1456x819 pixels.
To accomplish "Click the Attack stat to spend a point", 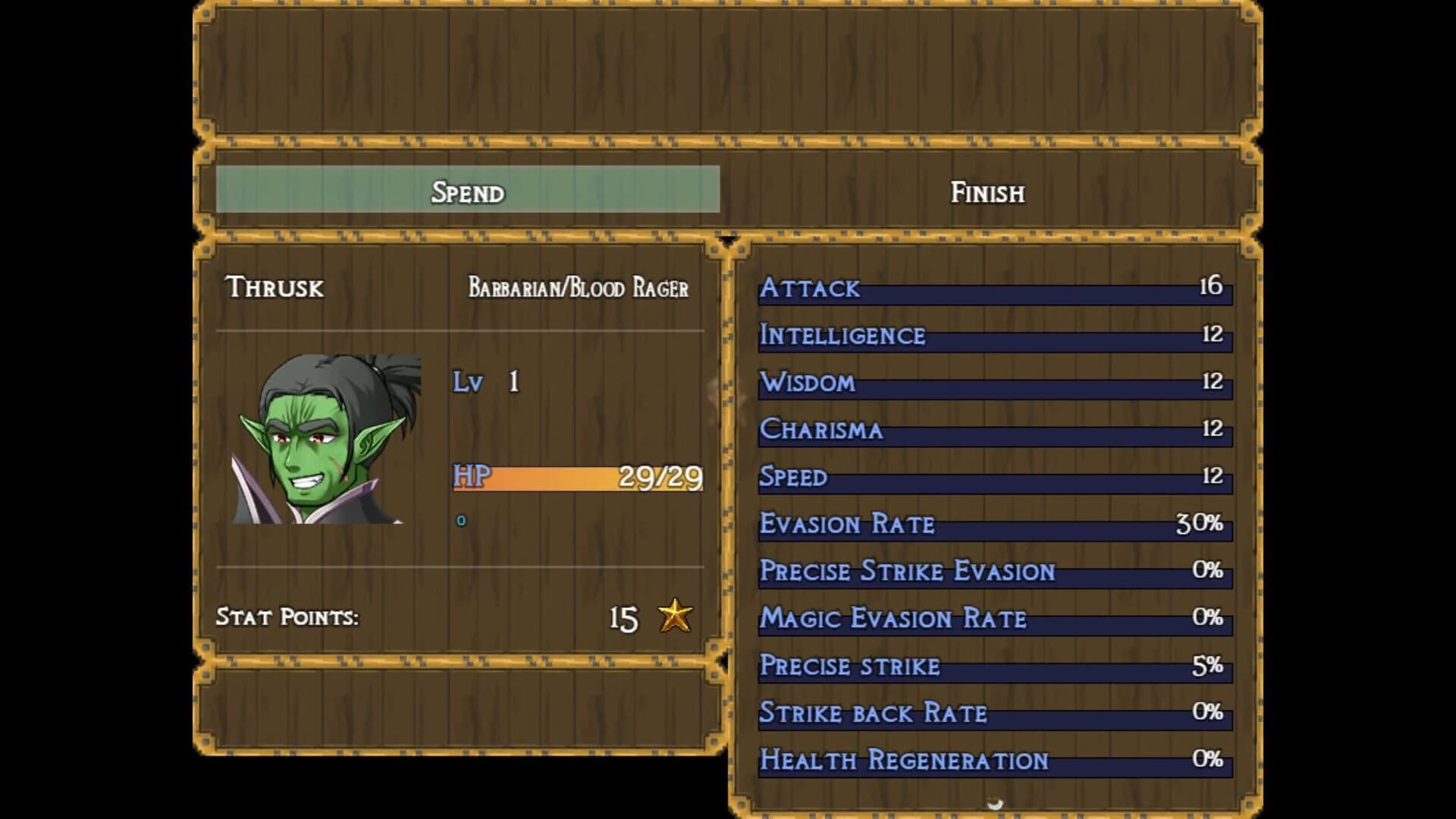I will pyautogui.click(x=993, y=289).
